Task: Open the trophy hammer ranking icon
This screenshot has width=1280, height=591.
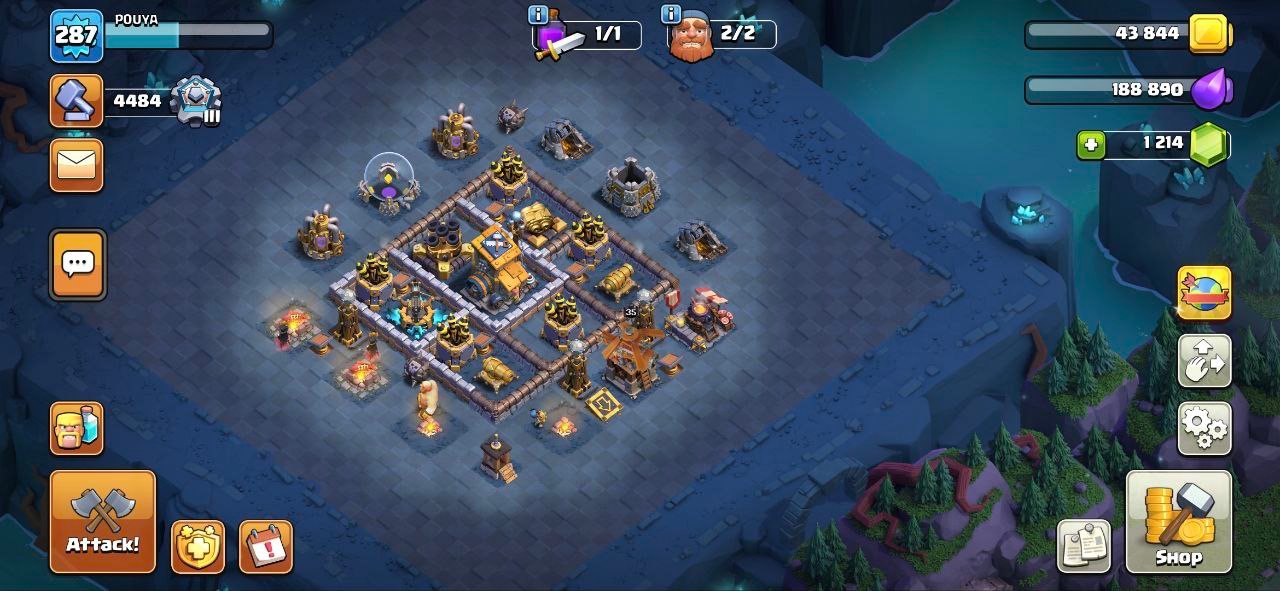Action: click(76, 101)
